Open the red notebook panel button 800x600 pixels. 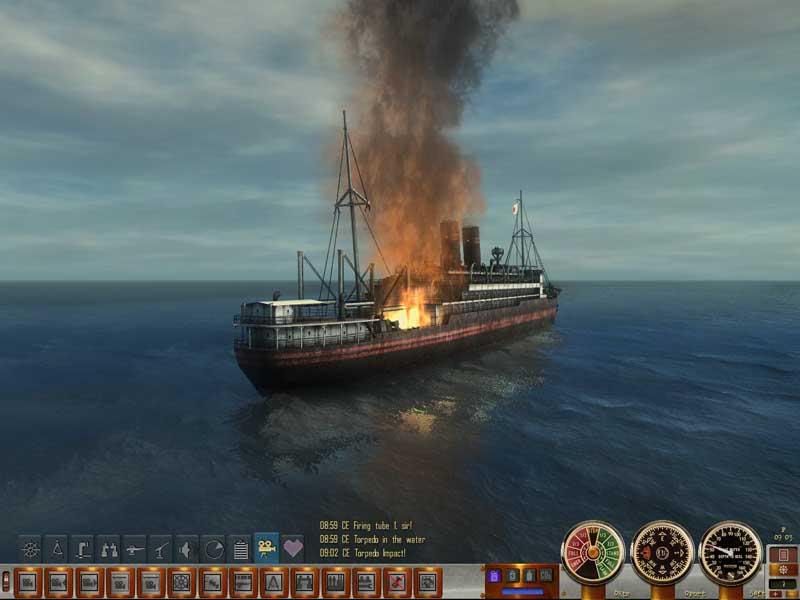tap(785, 554)
